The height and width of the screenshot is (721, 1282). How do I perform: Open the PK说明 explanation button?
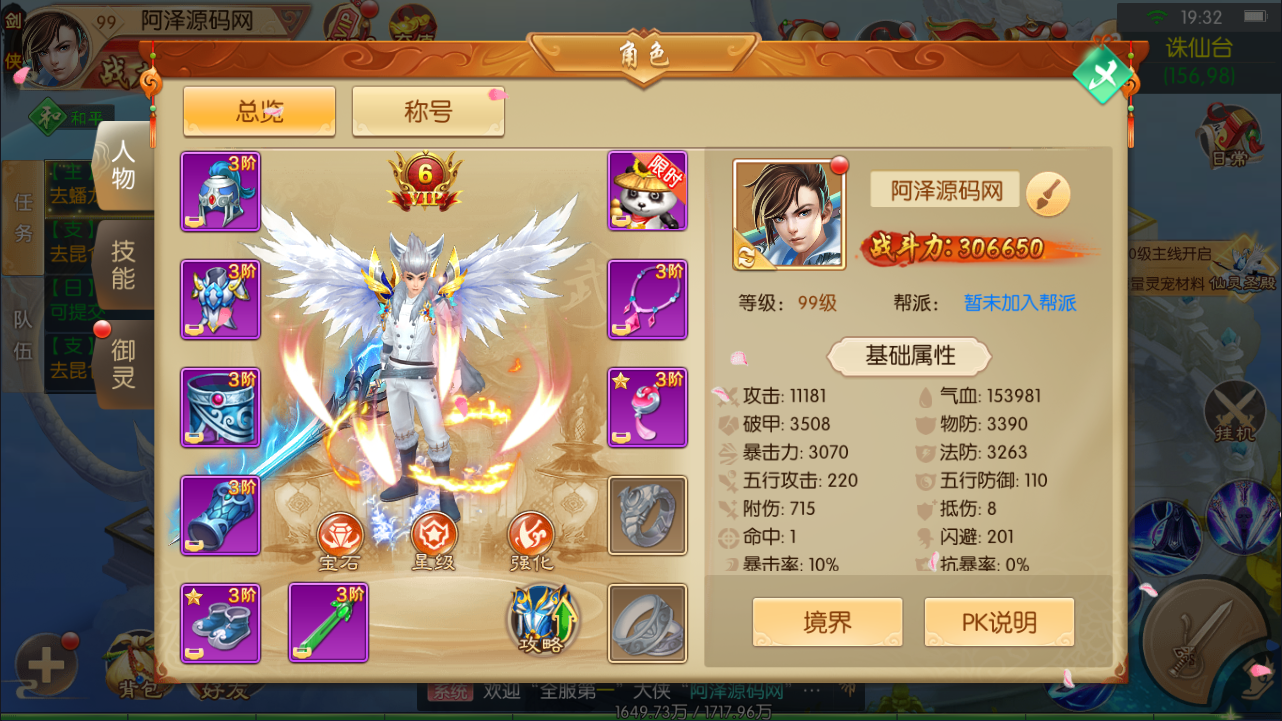(x=998, y=622)
